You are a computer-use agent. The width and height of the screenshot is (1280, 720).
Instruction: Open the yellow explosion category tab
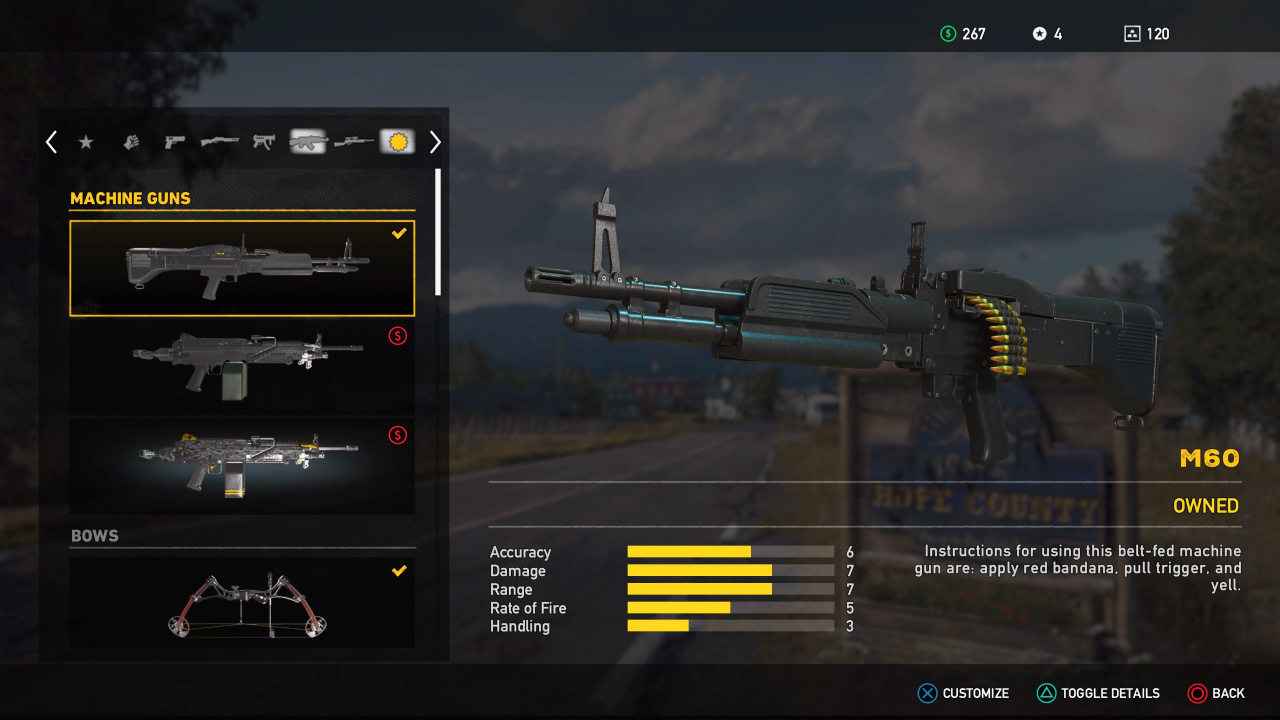[x=397, y=143]
